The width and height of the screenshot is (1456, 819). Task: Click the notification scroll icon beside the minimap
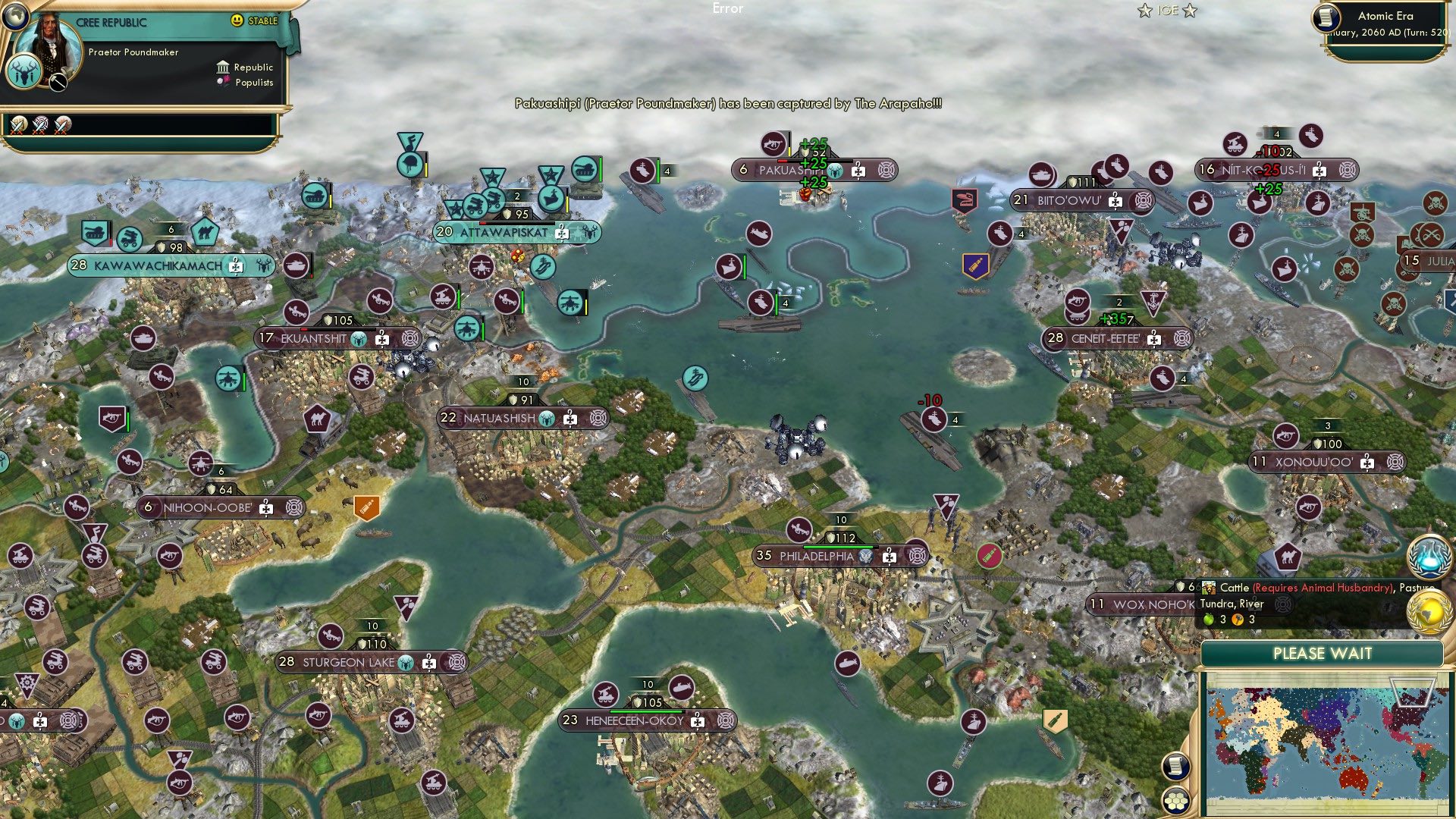pyautogui.click(x=1176, y=767)
